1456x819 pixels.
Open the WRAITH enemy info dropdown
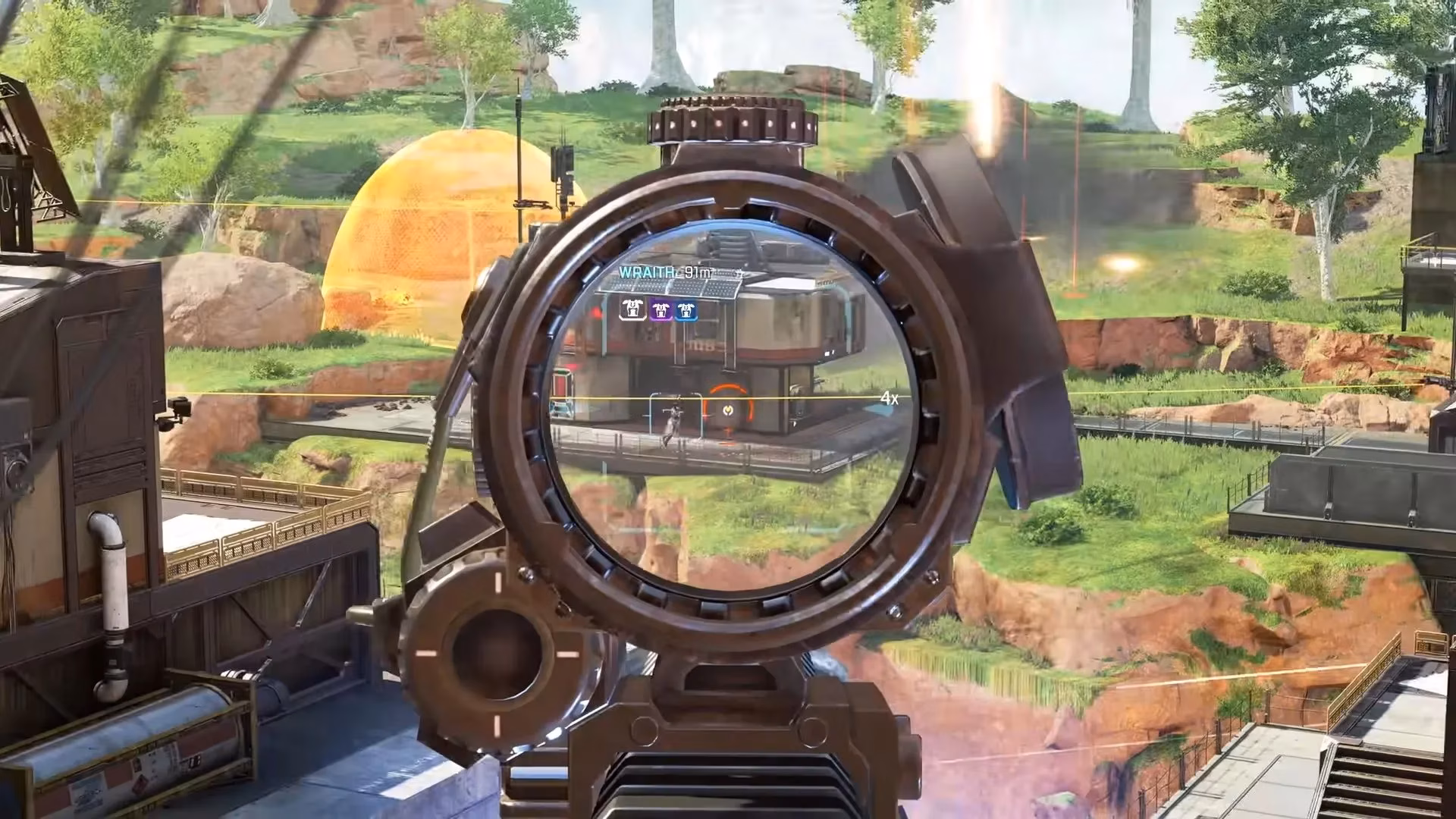click(x=648, y=271)
